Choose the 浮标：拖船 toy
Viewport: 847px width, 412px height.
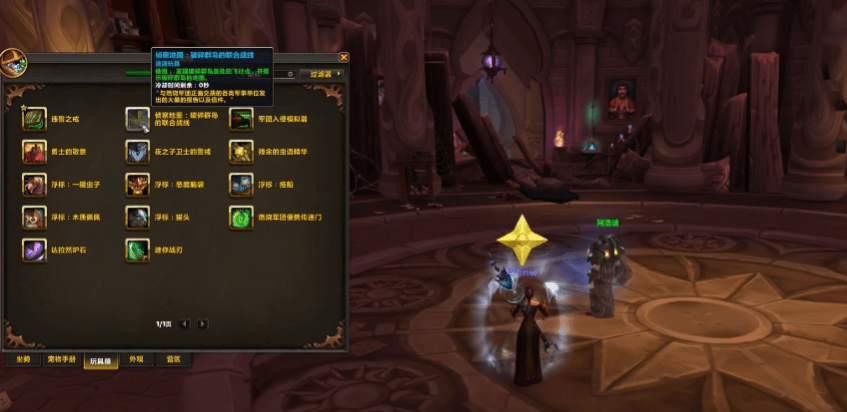coord(240,184)
